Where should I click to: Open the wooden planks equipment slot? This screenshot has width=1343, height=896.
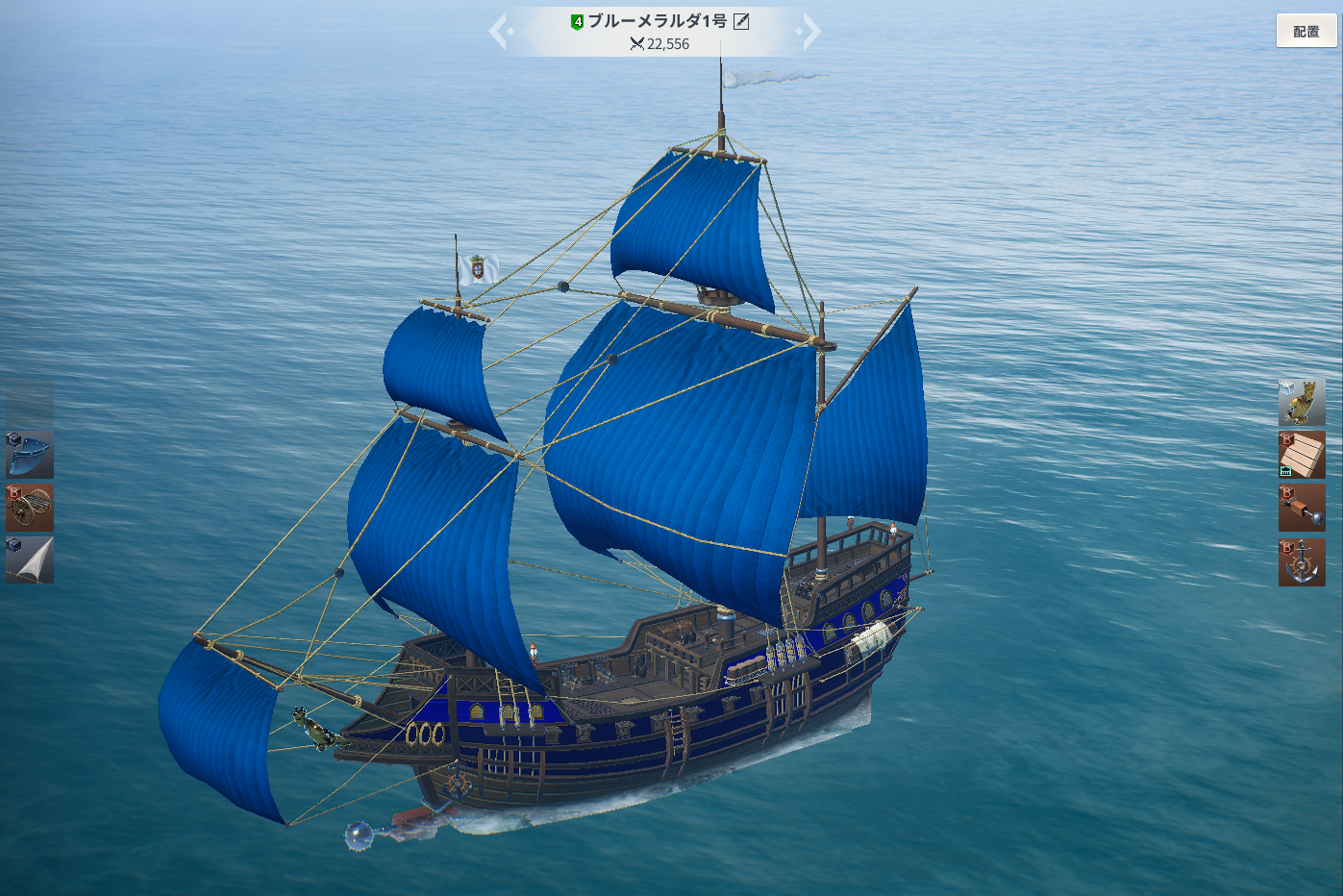pyautogui.click(x=1302, y=455)
